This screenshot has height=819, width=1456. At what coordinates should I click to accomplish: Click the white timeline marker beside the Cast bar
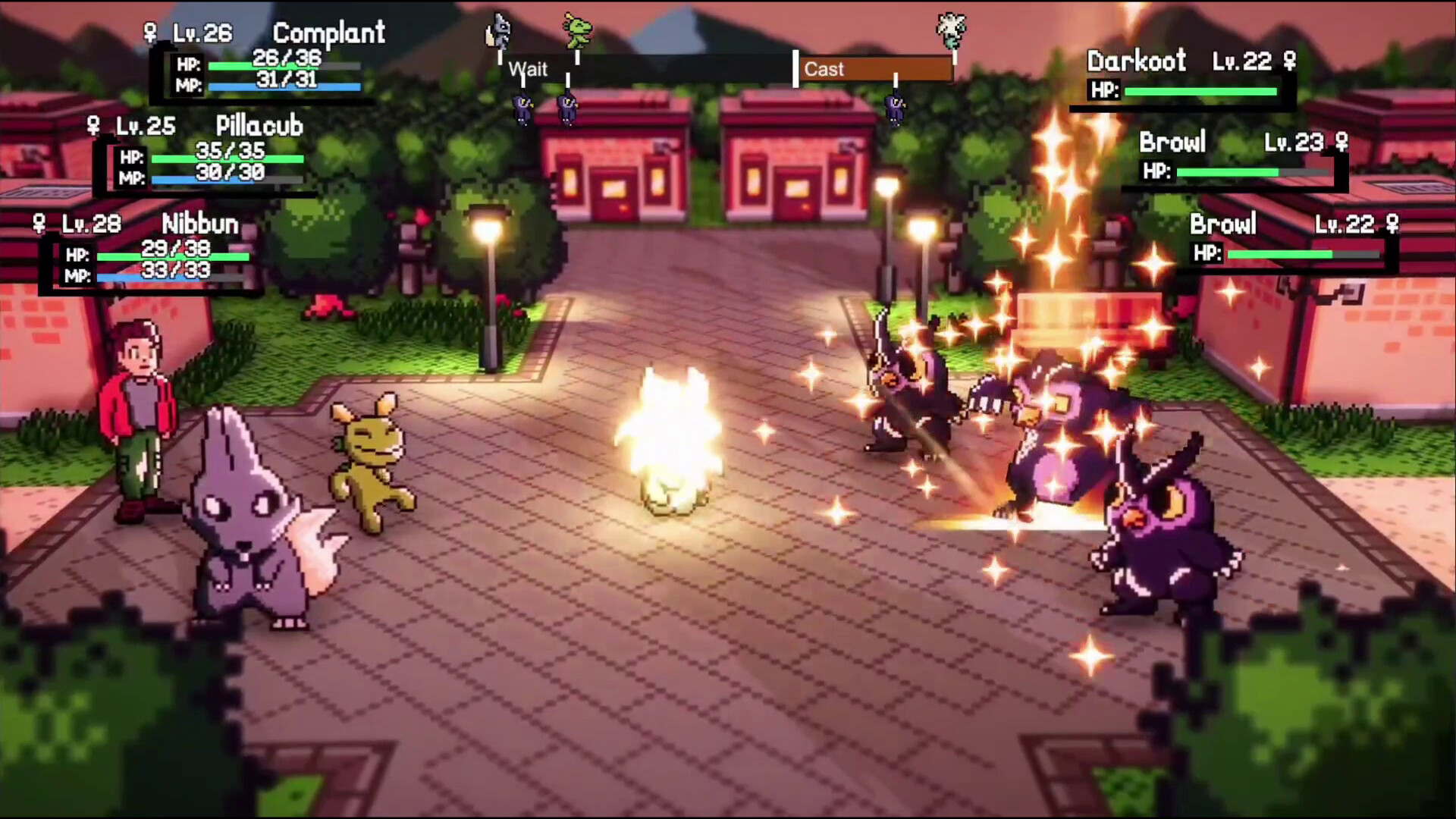(x=795, y=68)
